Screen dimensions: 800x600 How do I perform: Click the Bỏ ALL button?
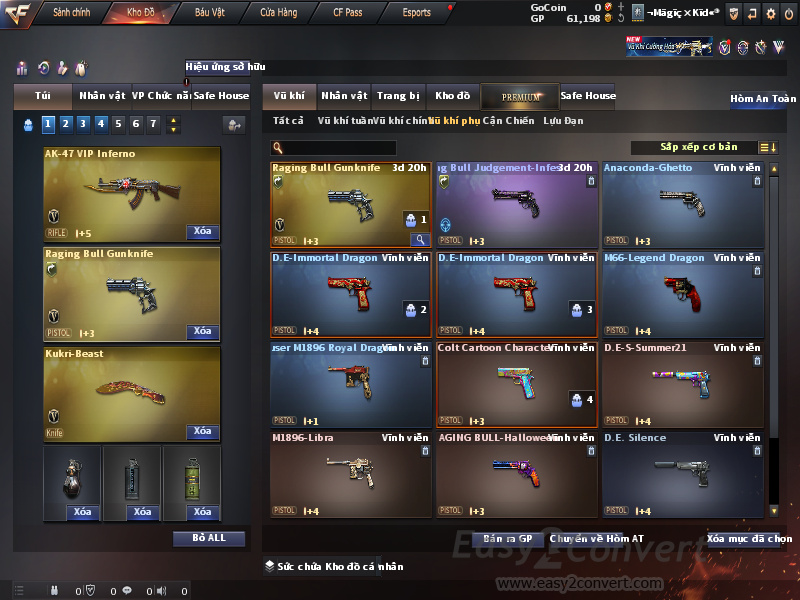point(208,538)
